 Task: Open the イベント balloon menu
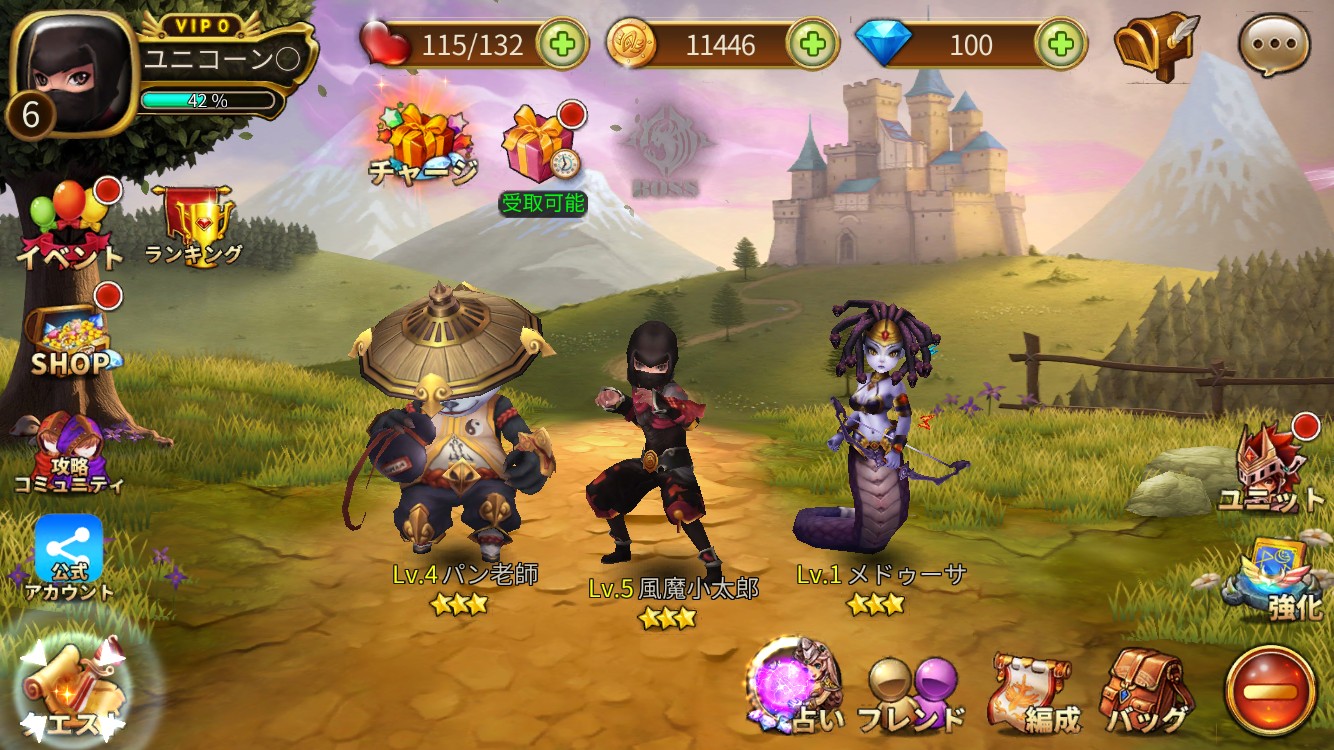click(x=68, y=226)
